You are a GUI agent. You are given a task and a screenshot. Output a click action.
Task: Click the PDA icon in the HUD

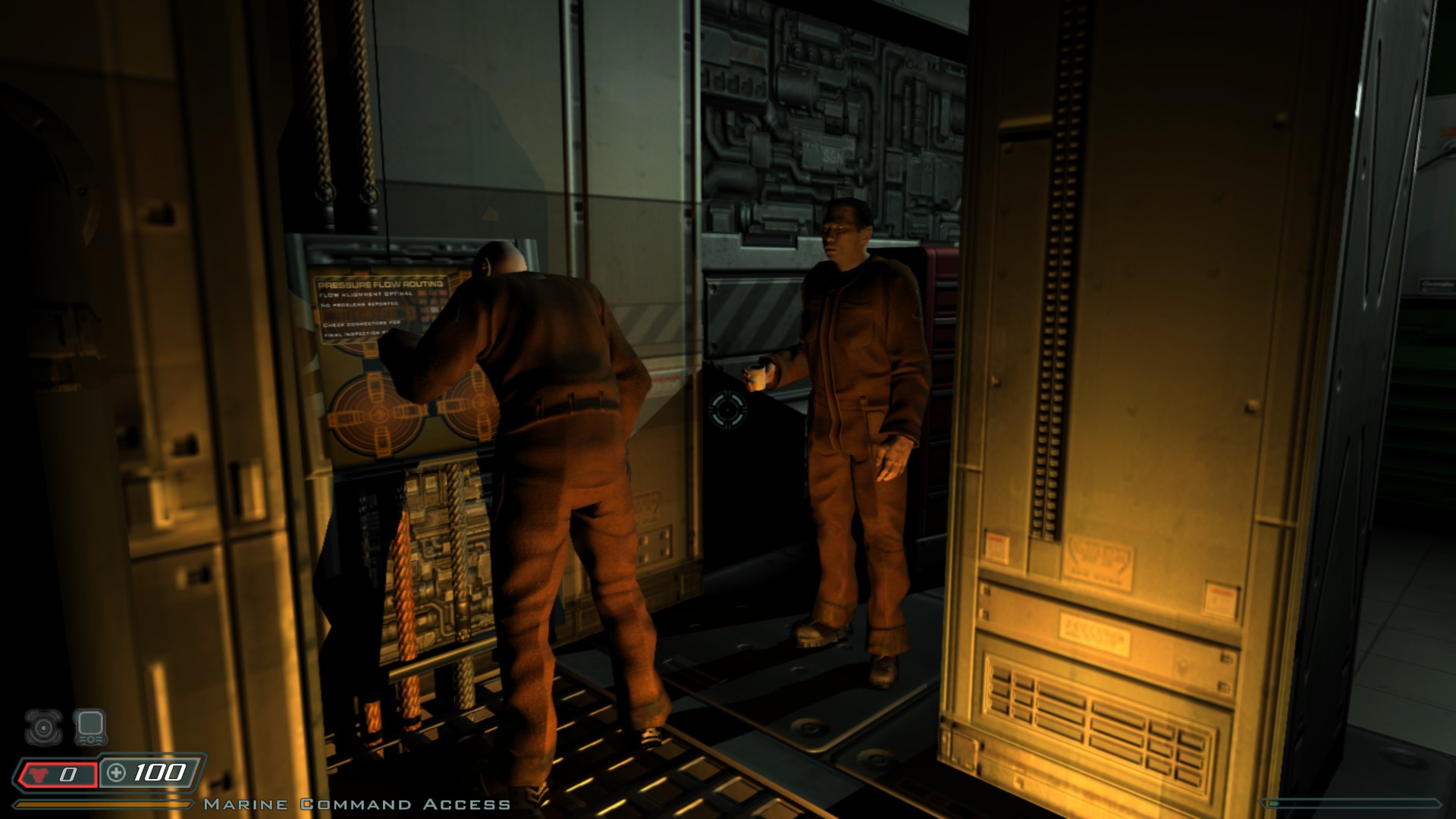tap(91, 727)
